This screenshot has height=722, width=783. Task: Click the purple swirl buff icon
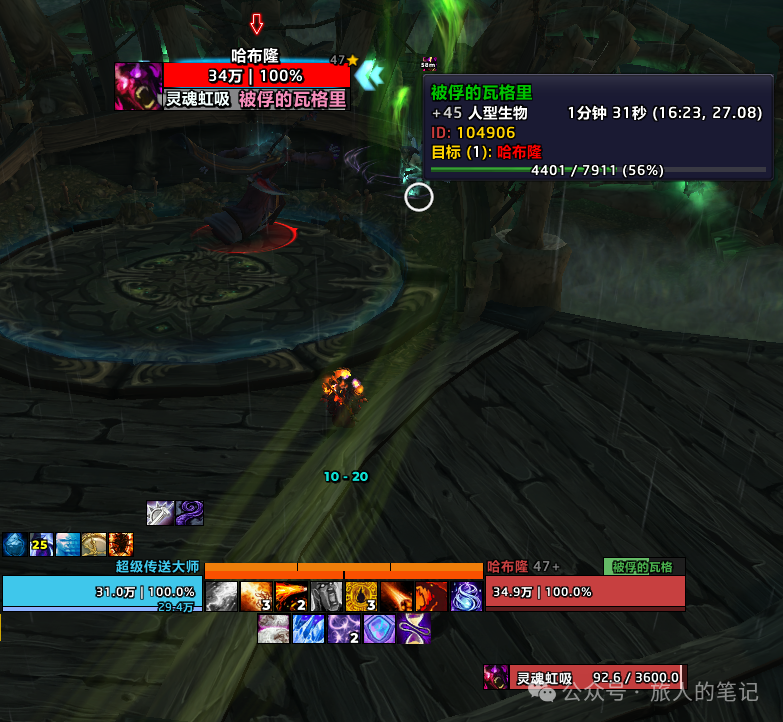coord(190,513)
